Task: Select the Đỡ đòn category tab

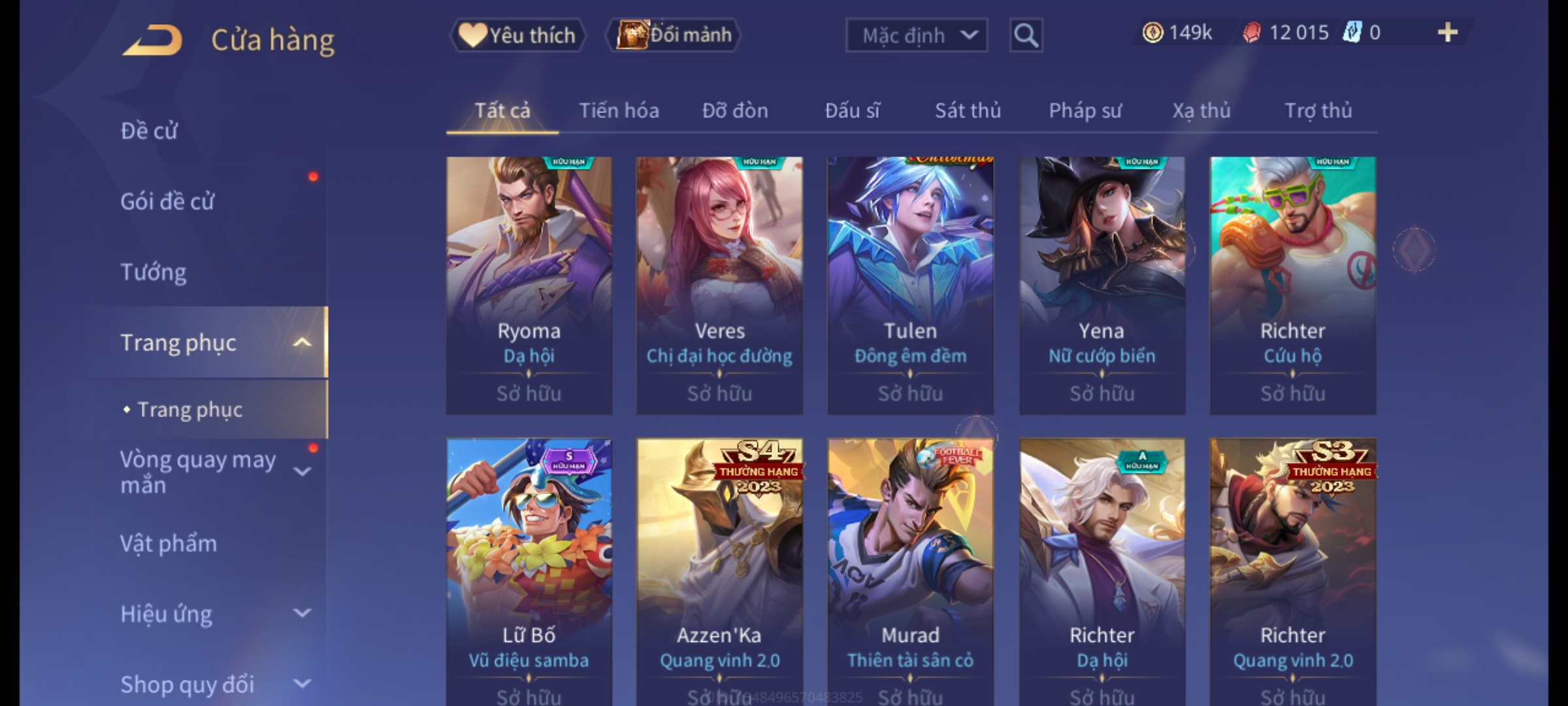Action: pos(735,110)
